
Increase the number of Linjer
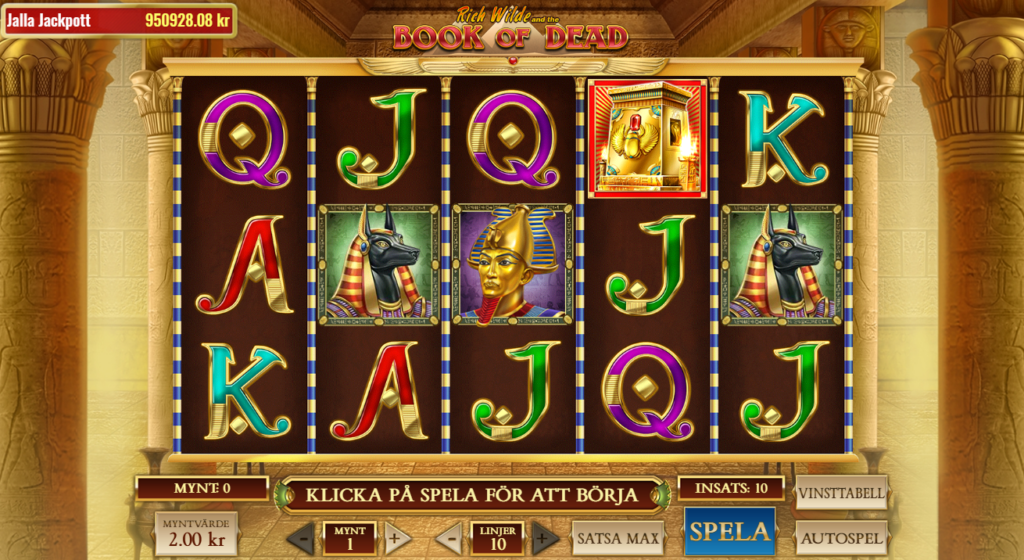545,538
